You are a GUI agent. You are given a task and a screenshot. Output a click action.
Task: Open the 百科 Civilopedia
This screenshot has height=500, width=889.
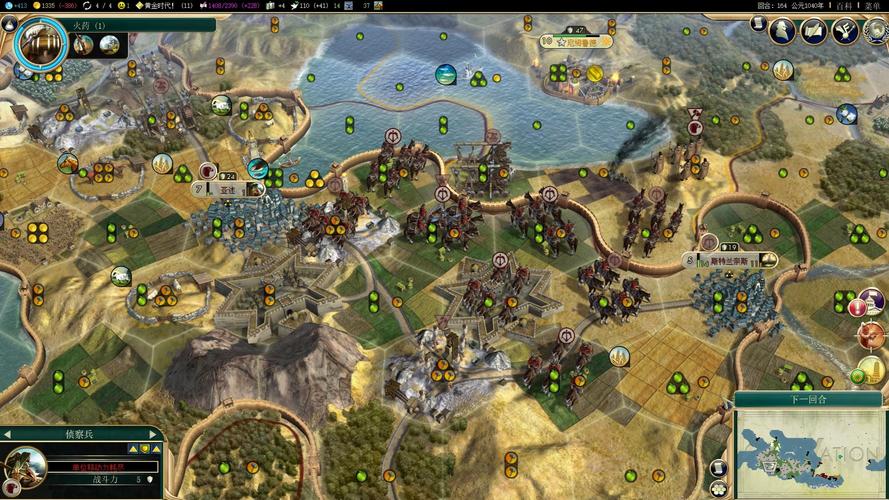(x=844, y=6)
